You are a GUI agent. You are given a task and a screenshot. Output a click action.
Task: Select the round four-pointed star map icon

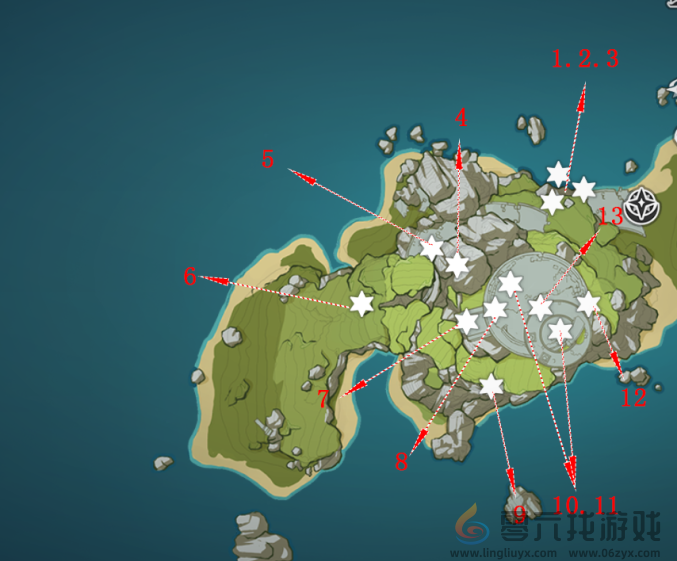(646, 207)
